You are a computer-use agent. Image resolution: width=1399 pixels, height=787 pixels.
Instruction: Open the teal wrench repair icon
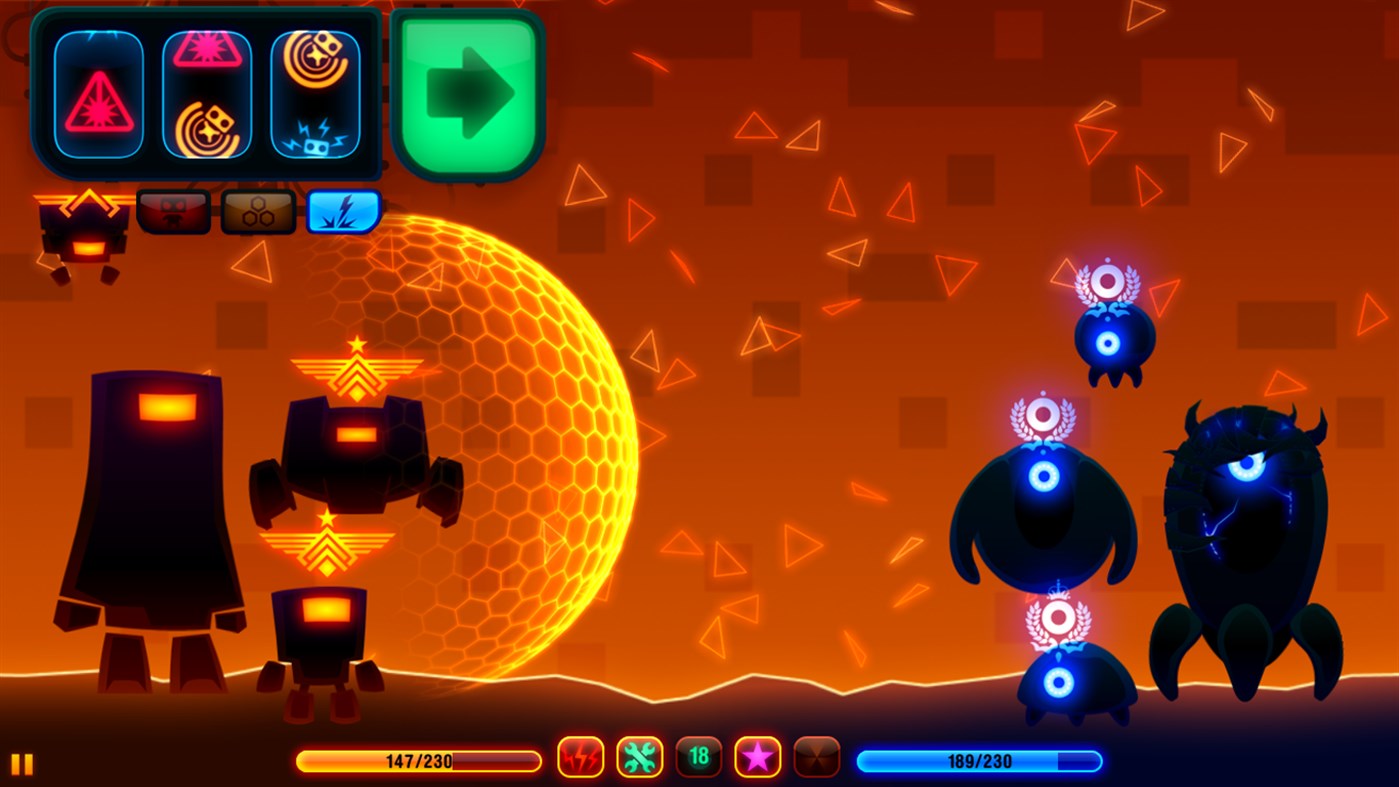[640, 757]
